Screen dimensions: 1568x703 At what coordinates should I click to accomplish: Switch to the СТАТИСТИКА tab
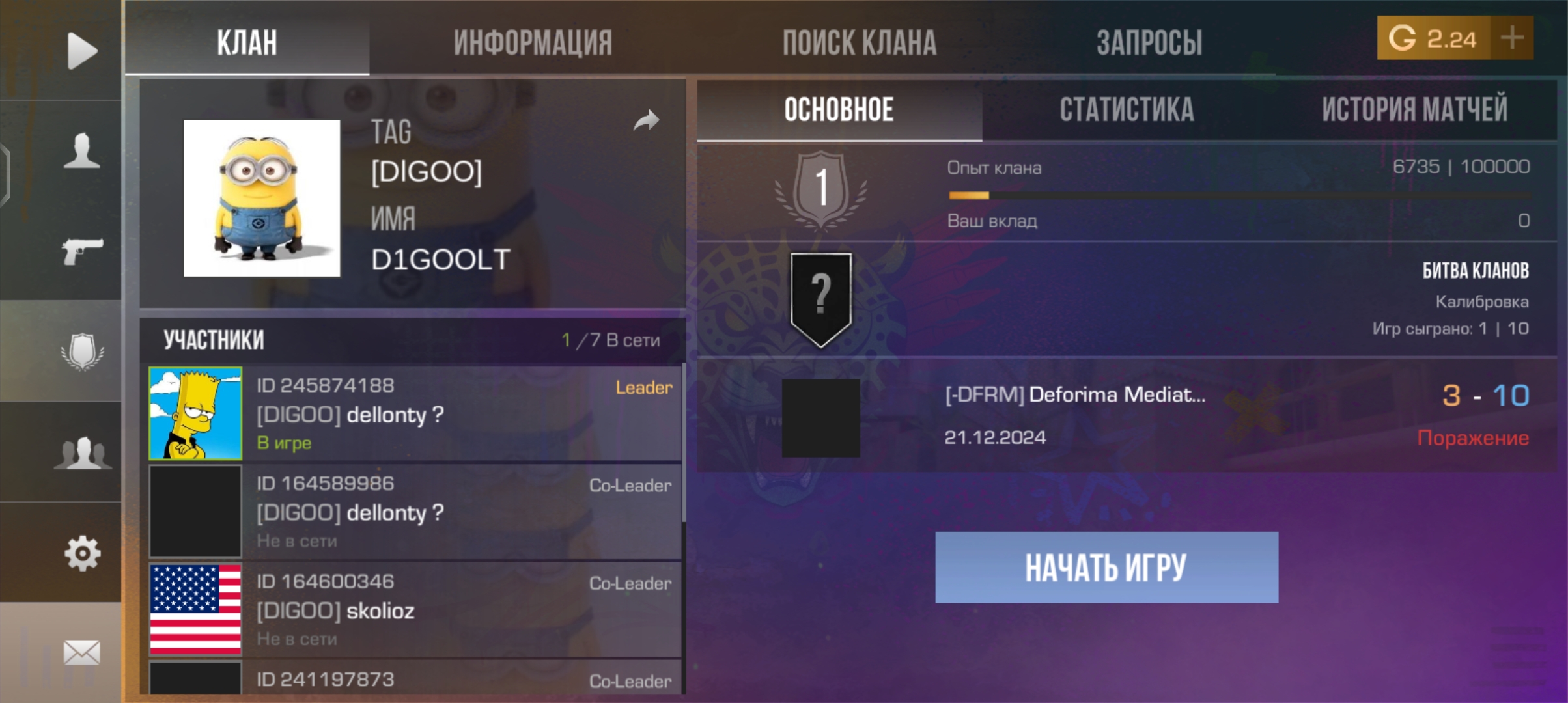click(1128, 109)
